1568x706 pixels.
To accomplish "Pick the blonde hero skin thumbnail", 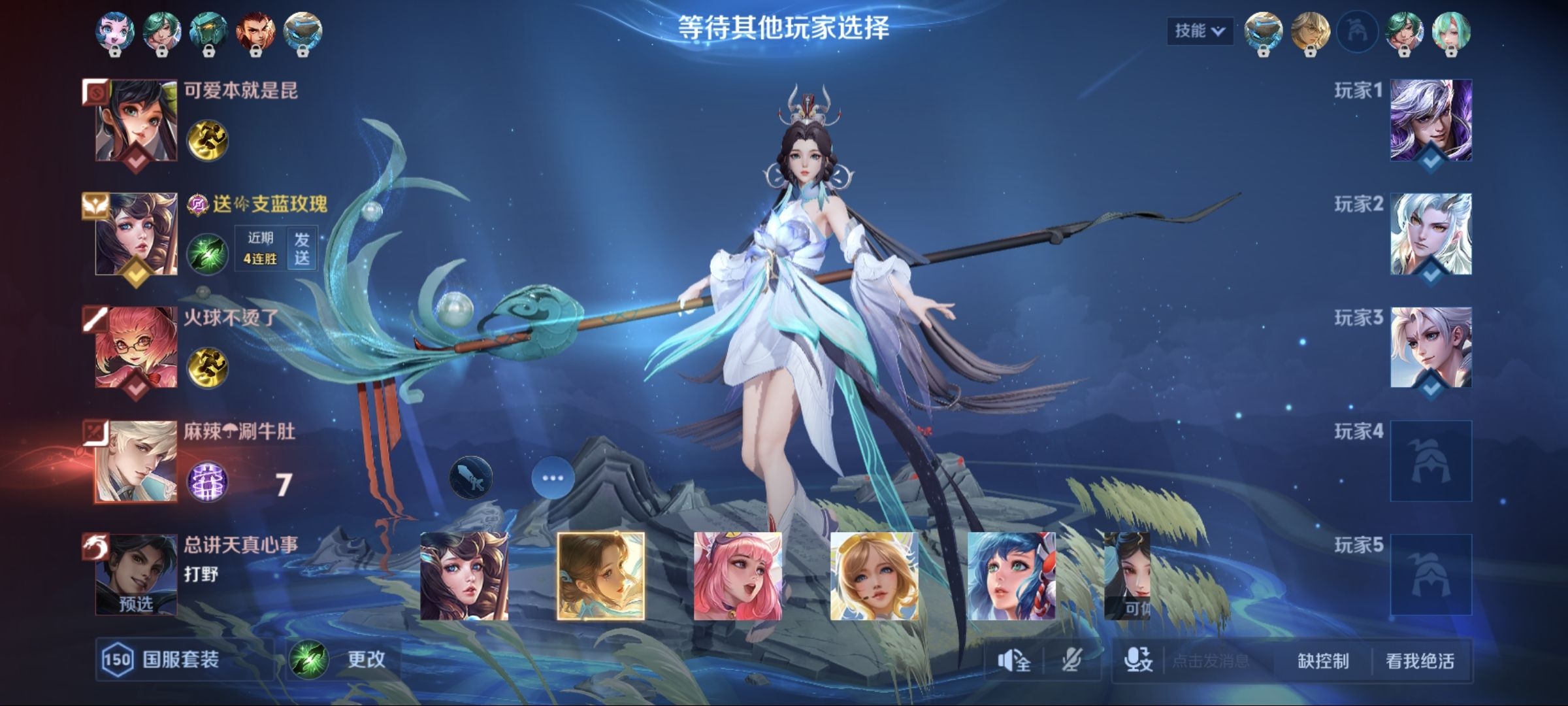I will point(874,576).
